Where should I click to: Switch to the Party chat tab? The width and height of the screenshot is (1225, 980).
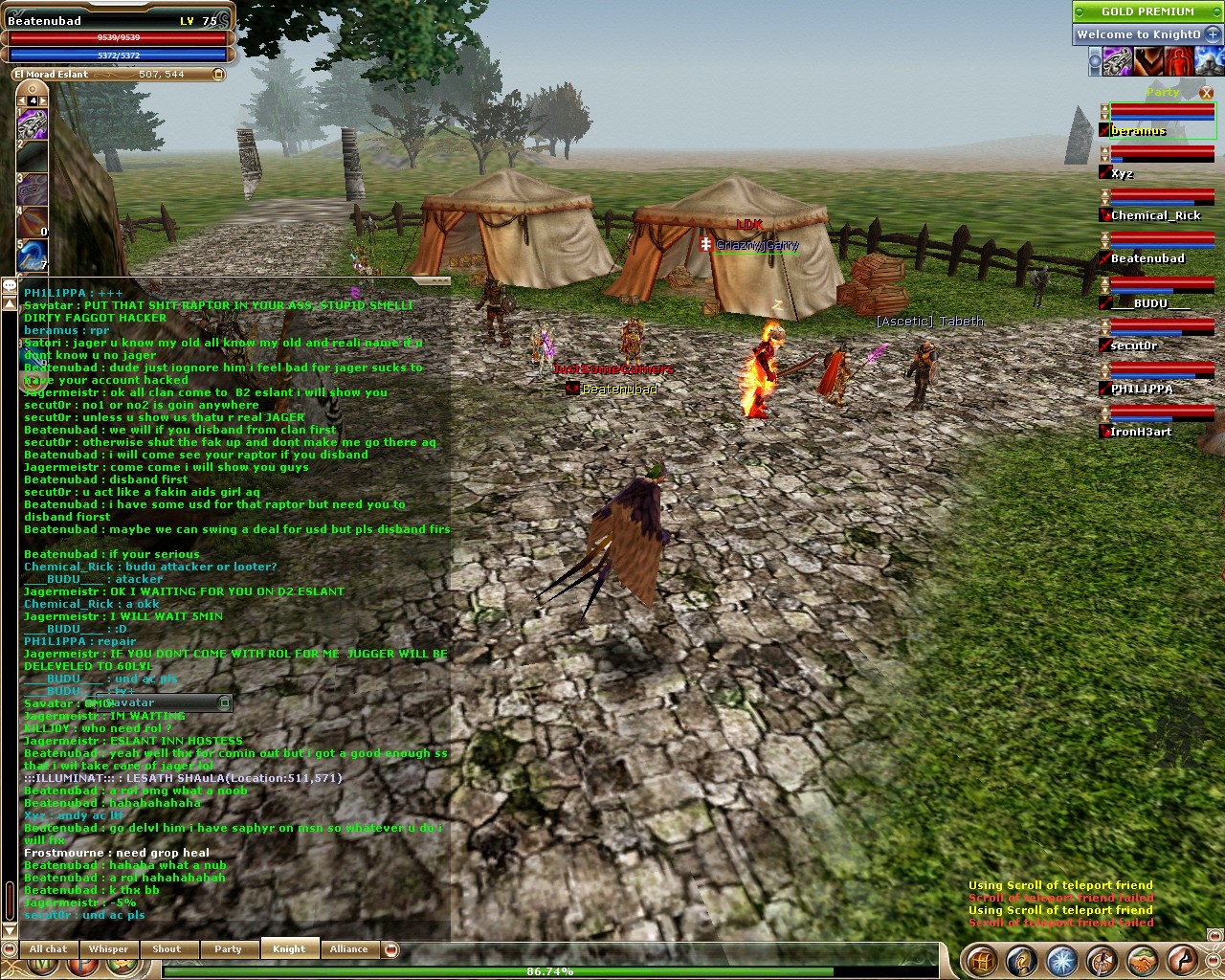coord(228,949)
